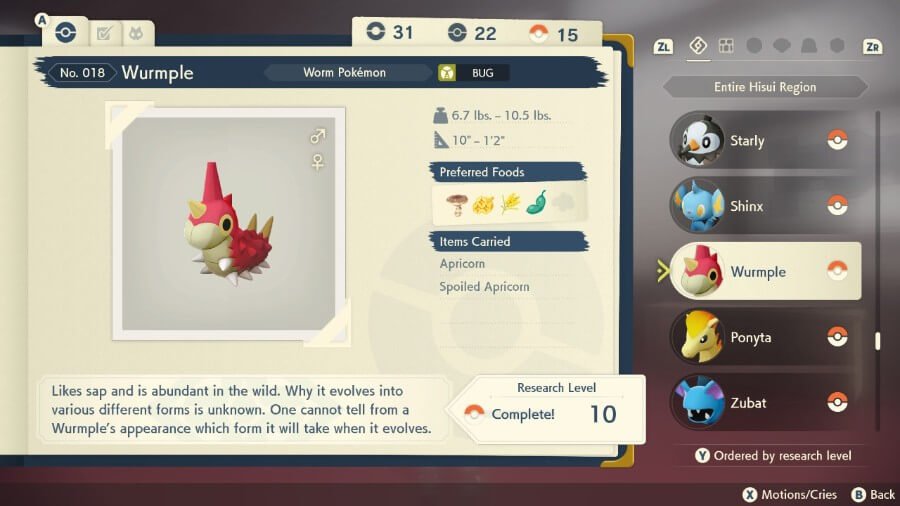The width and height of the screenshot is (900, 506).
Task: Choose the Shinx entry
Action: (x=763, y=206)
